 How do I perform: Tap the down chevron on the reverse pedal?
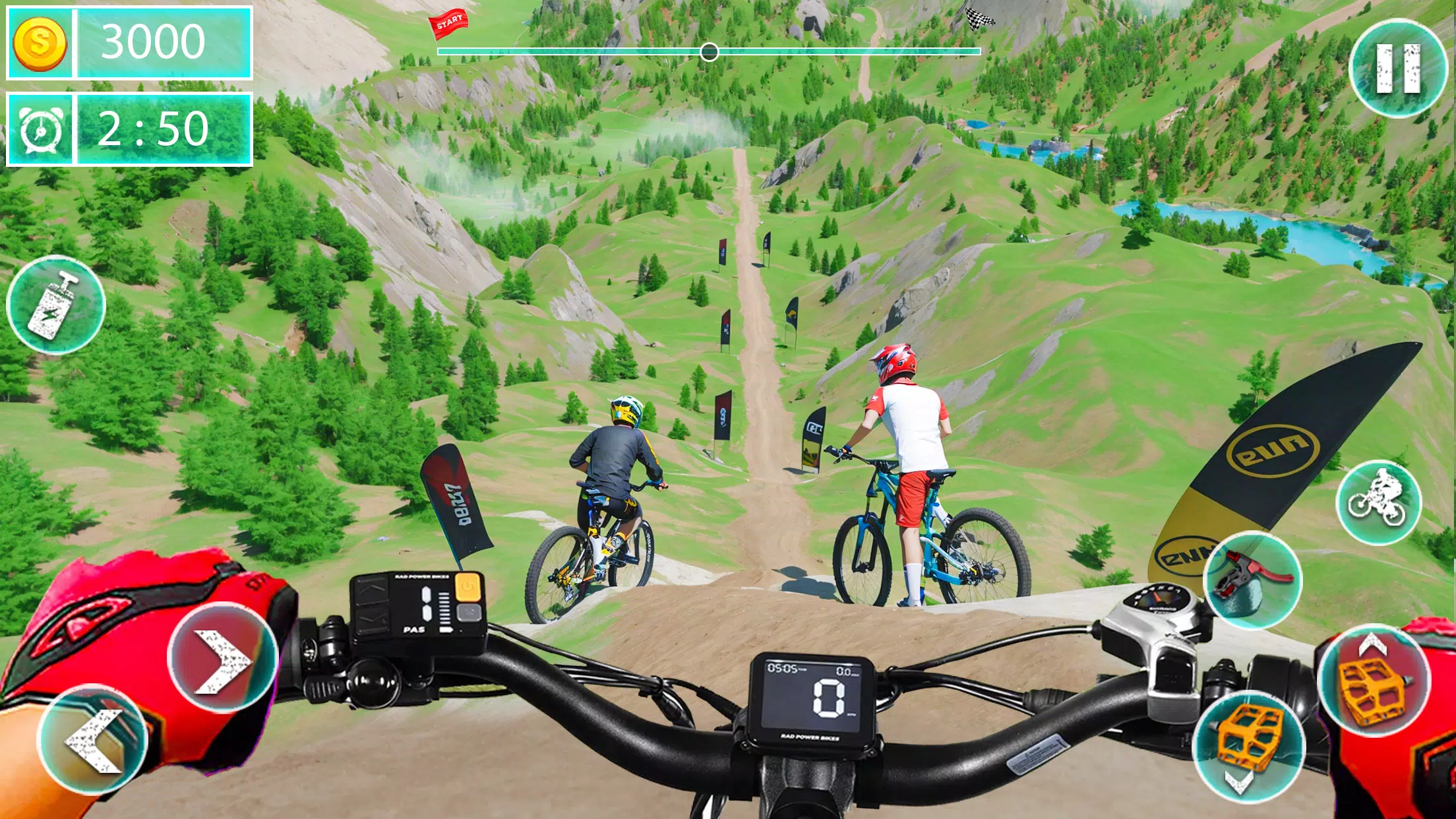[1239, 781]
